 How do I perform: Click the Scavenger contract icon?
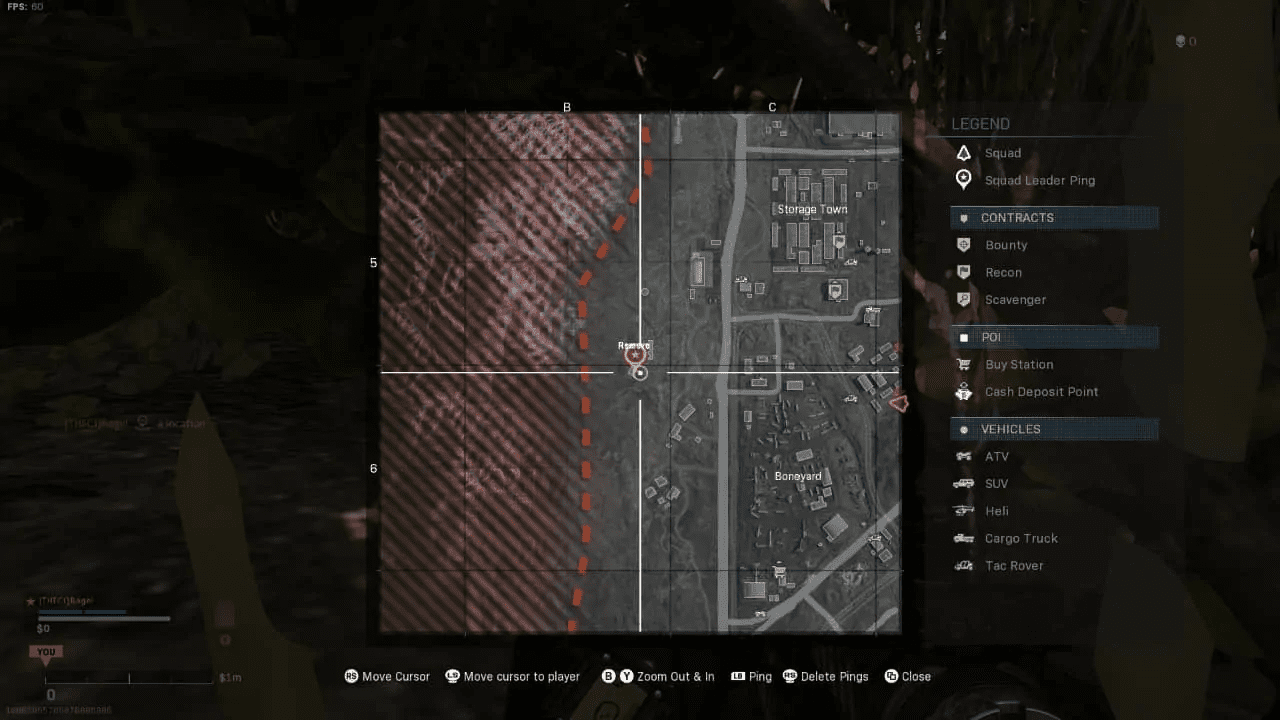click(963, 299)
